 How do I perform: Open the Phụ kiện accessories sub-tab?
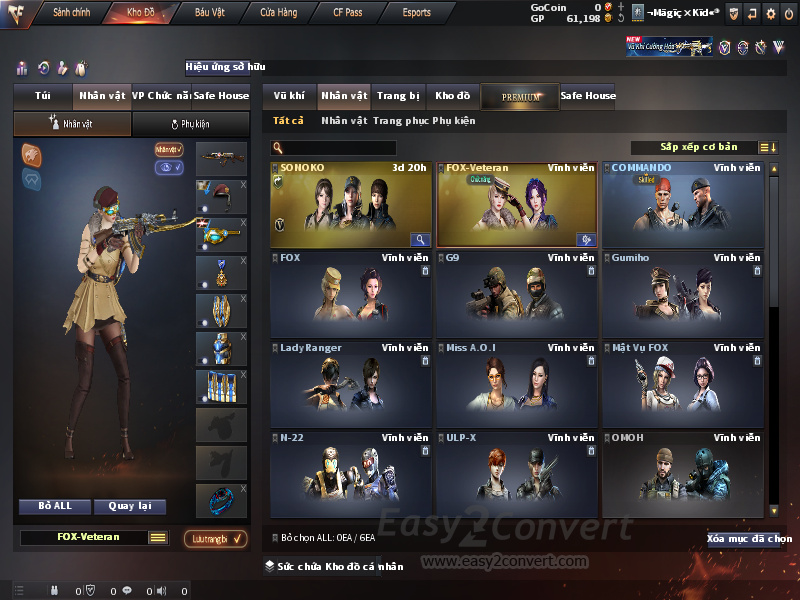point(190,124)
